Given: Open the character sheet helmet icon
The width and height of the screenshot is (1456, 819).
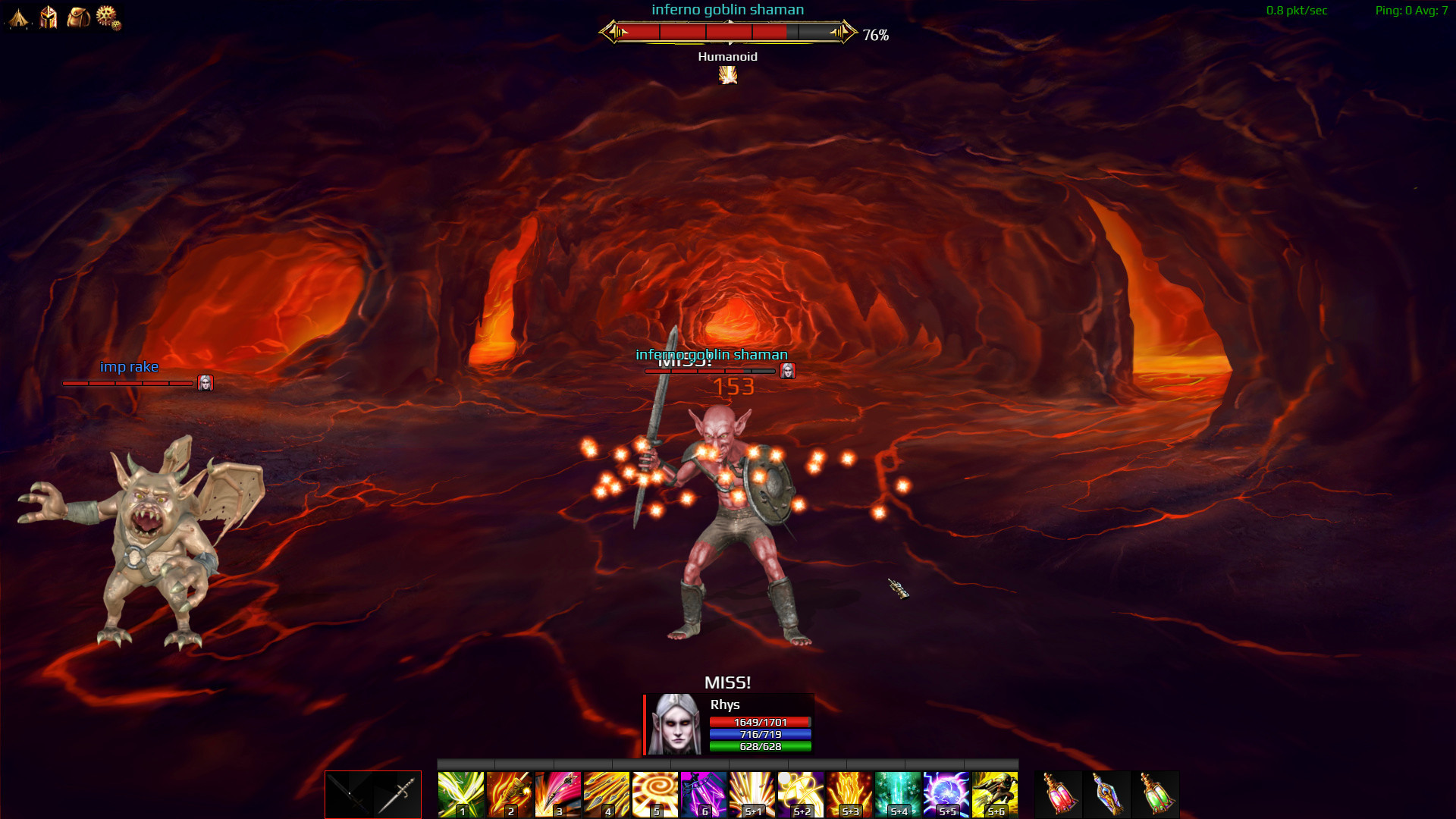Looking at the screenshot, I should click(x=49, y=17).
